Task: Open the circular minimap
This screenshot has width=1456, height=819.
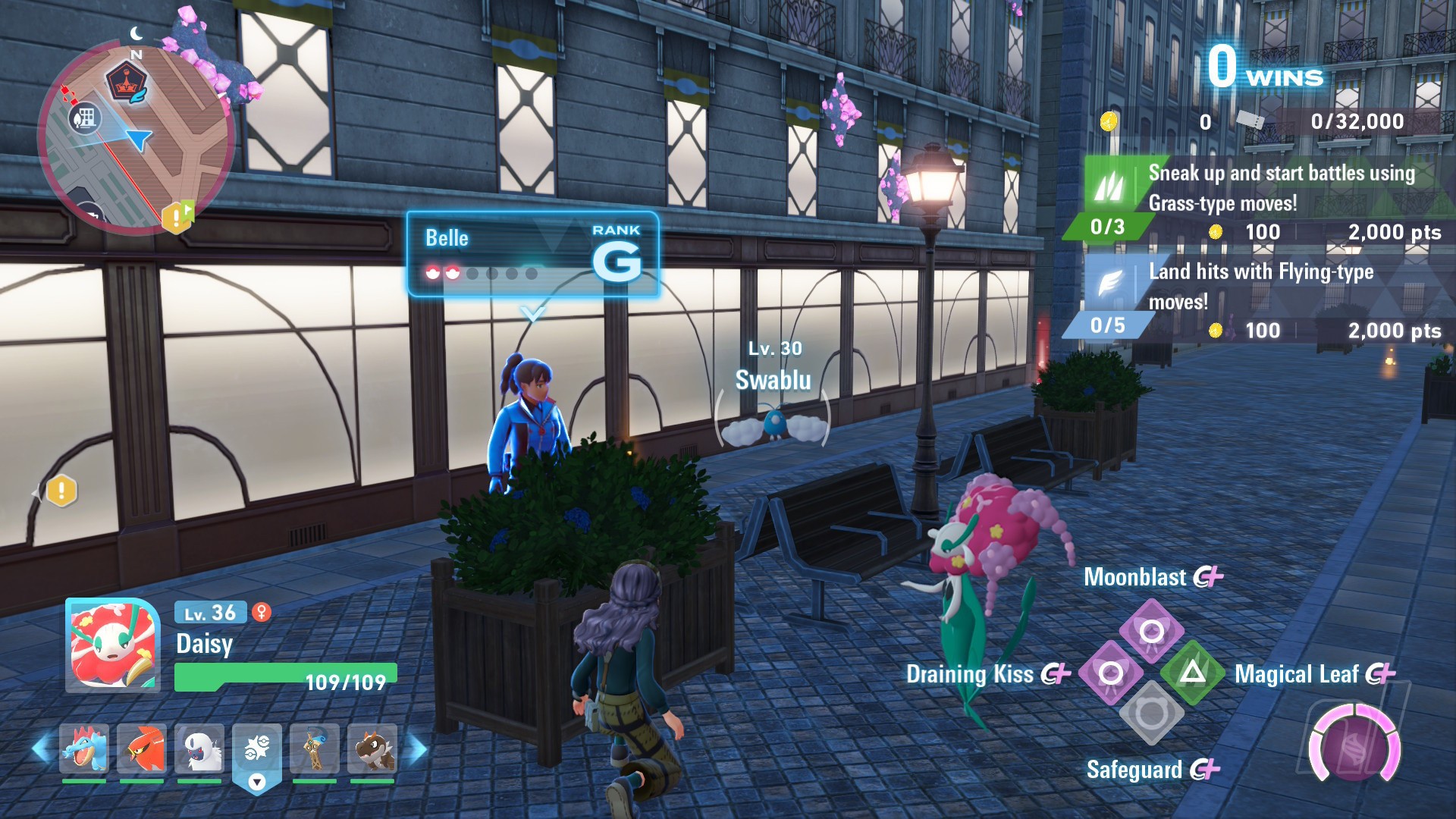Action: tap(135, 140)
